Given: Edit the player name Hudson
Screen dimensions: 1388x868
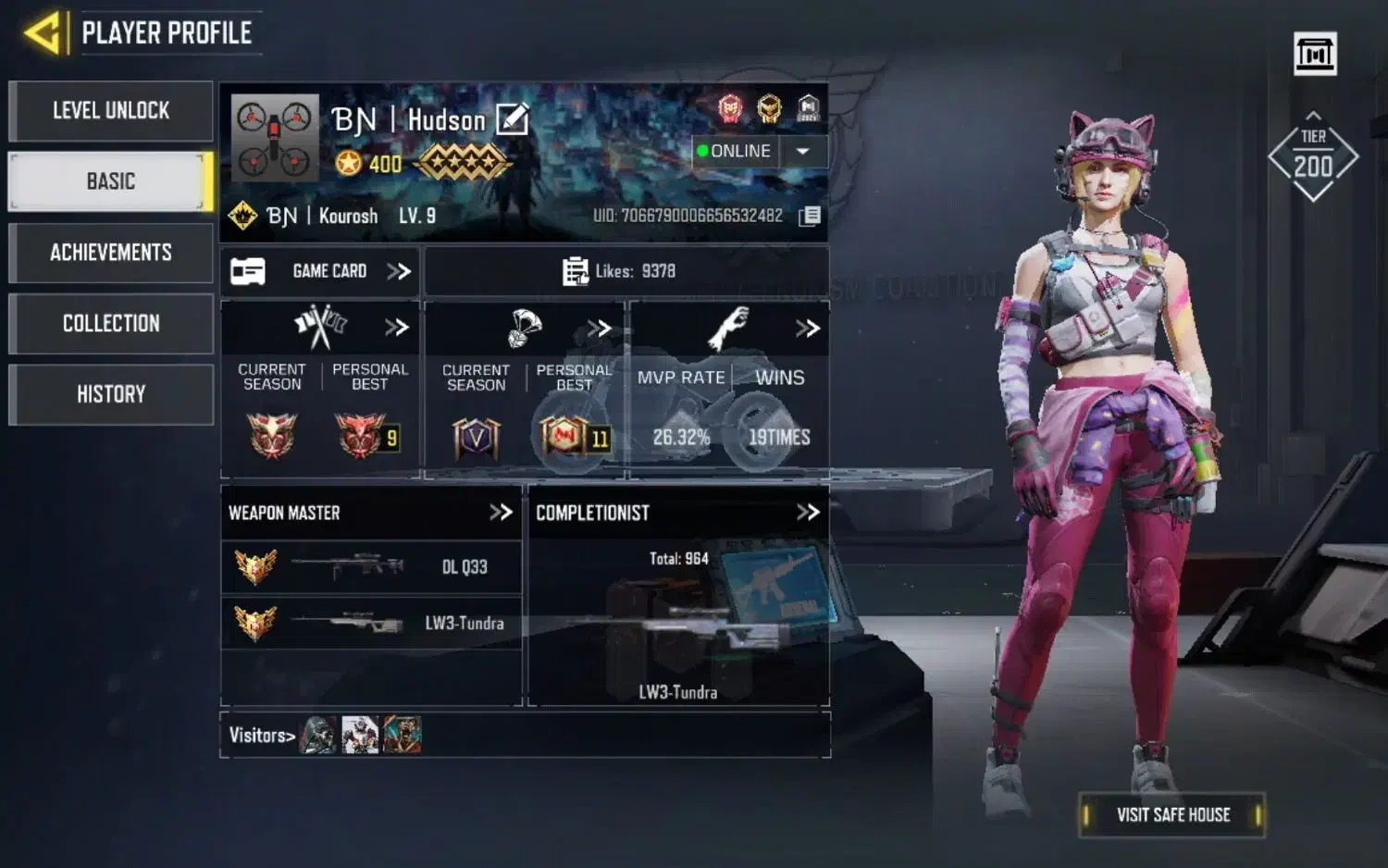Looking at the screenshot, I should click(513, 119).
